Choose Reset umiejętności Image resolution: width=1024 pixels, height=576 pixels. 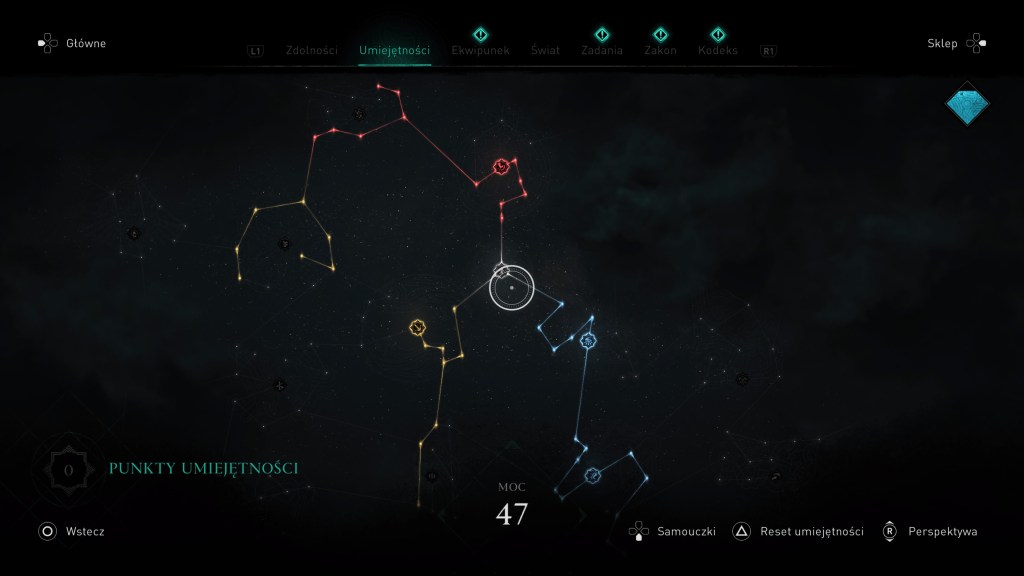799,532
